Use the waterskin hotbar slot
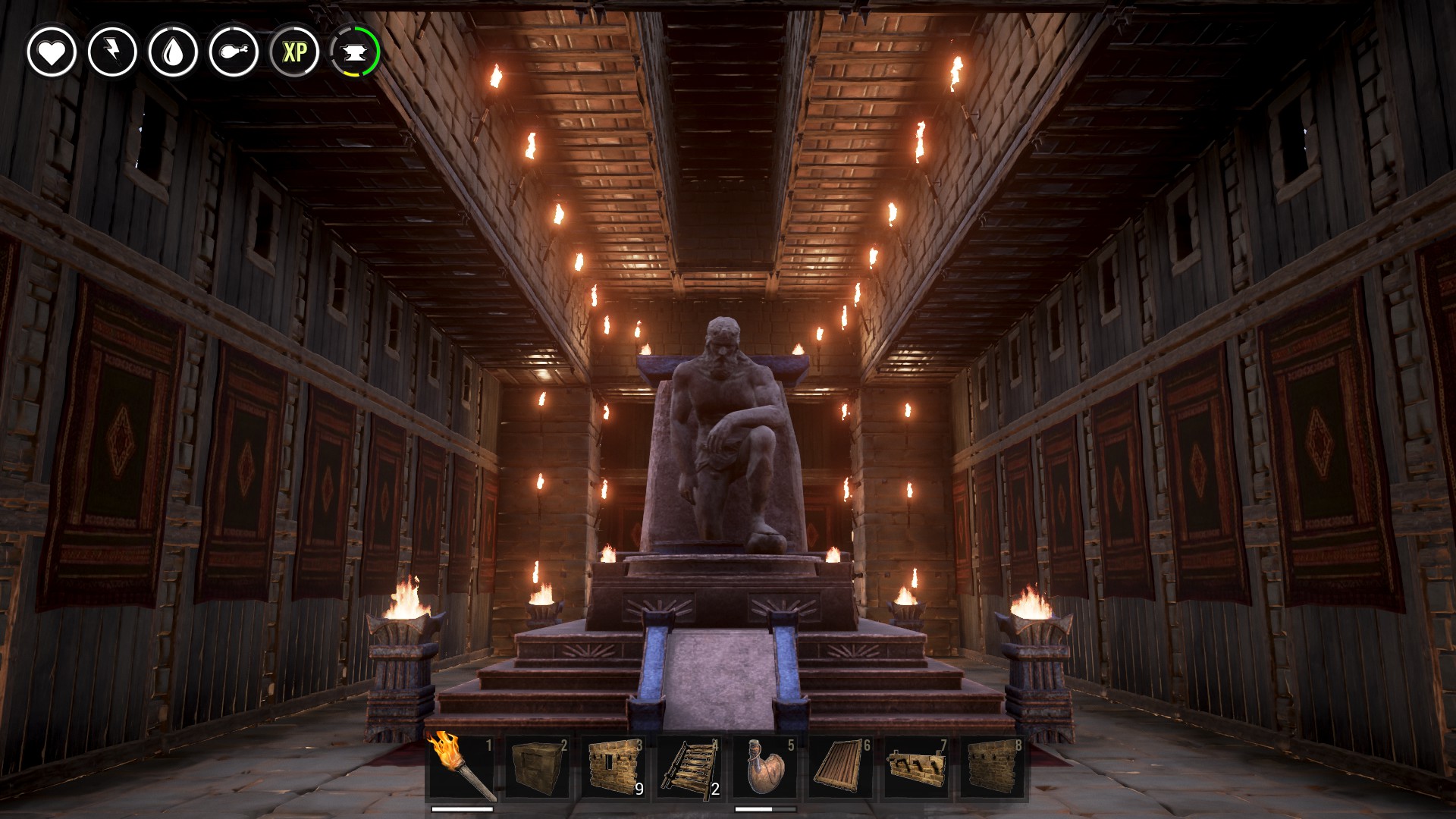The image size is (1456, 819). 765,767
